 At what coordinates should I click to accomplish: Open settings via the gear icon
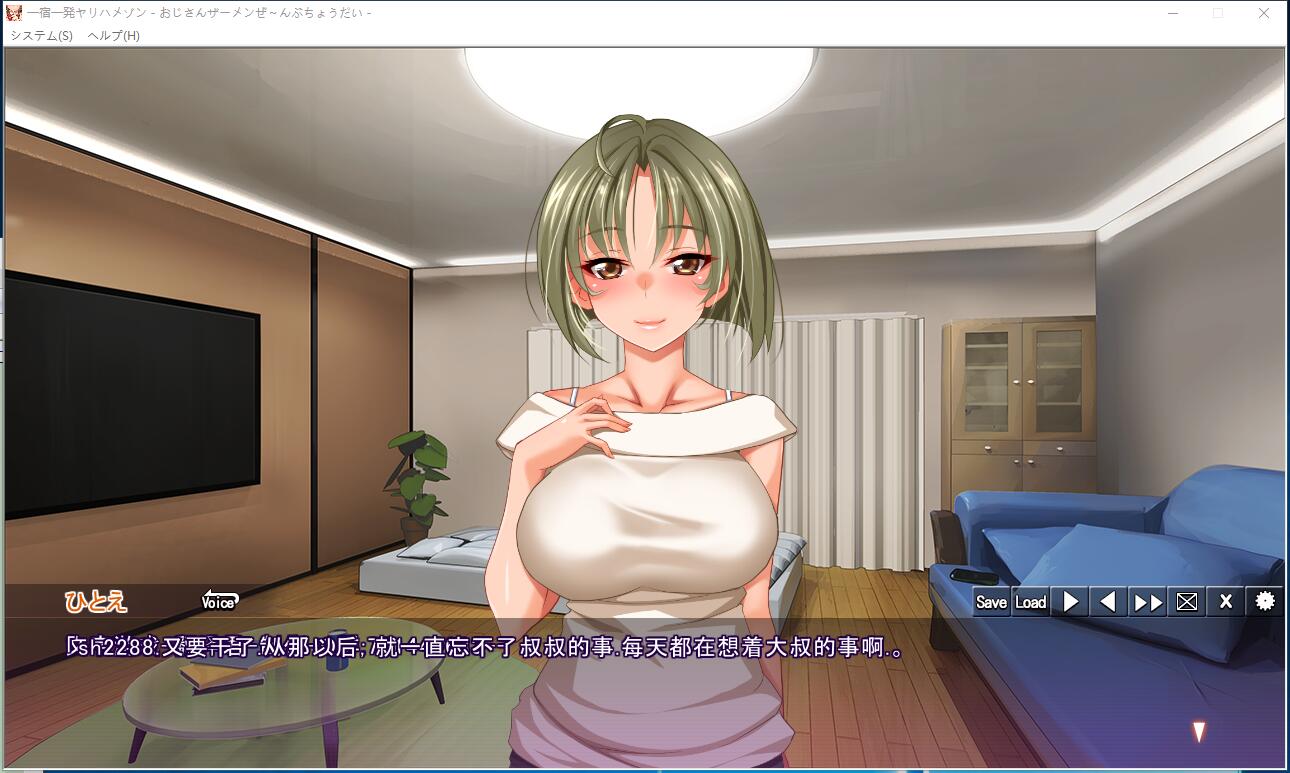(1265, 602)
